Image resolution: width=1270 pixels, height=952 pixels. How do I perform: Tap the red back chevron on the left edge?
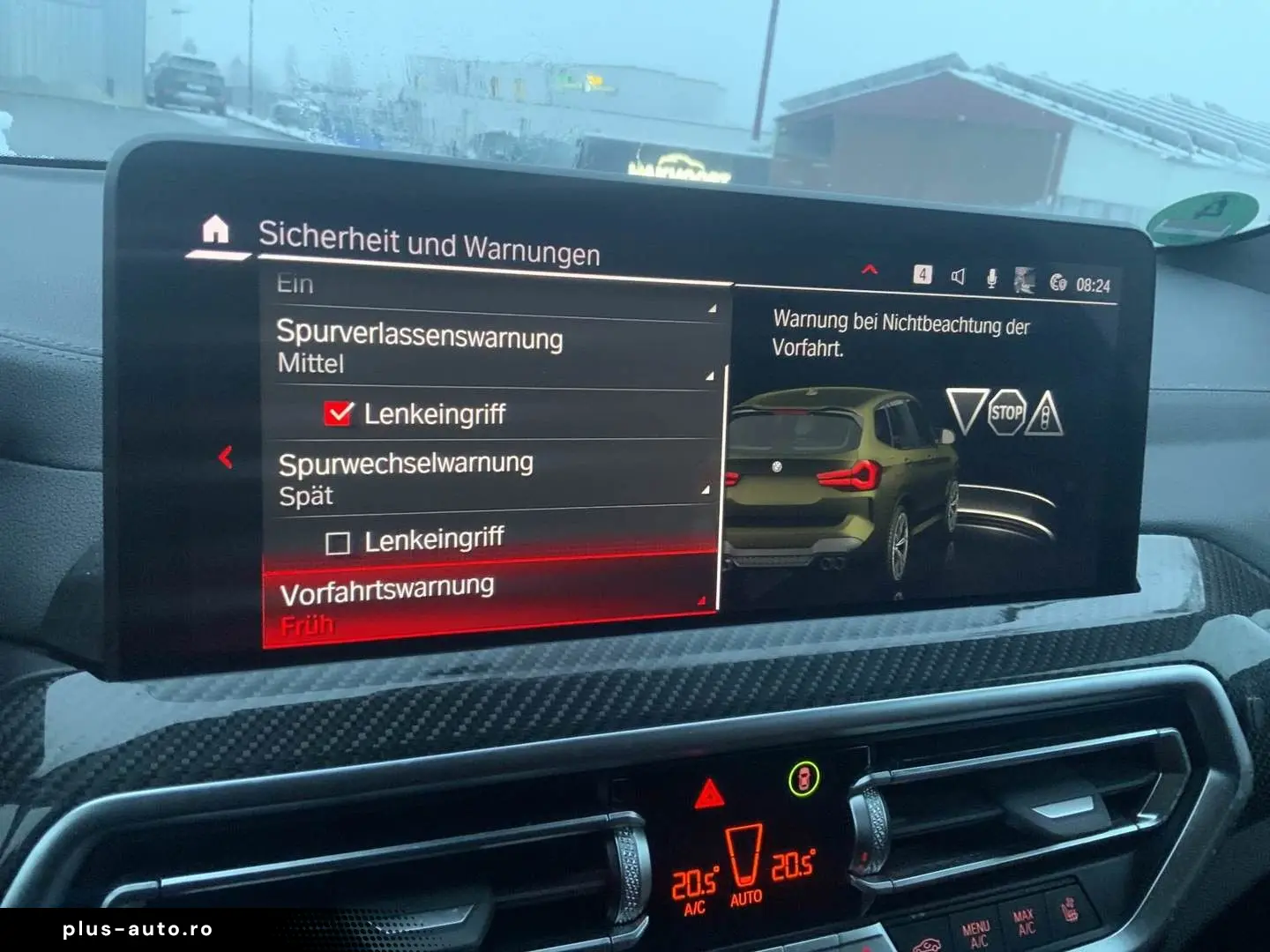(228, 457)
